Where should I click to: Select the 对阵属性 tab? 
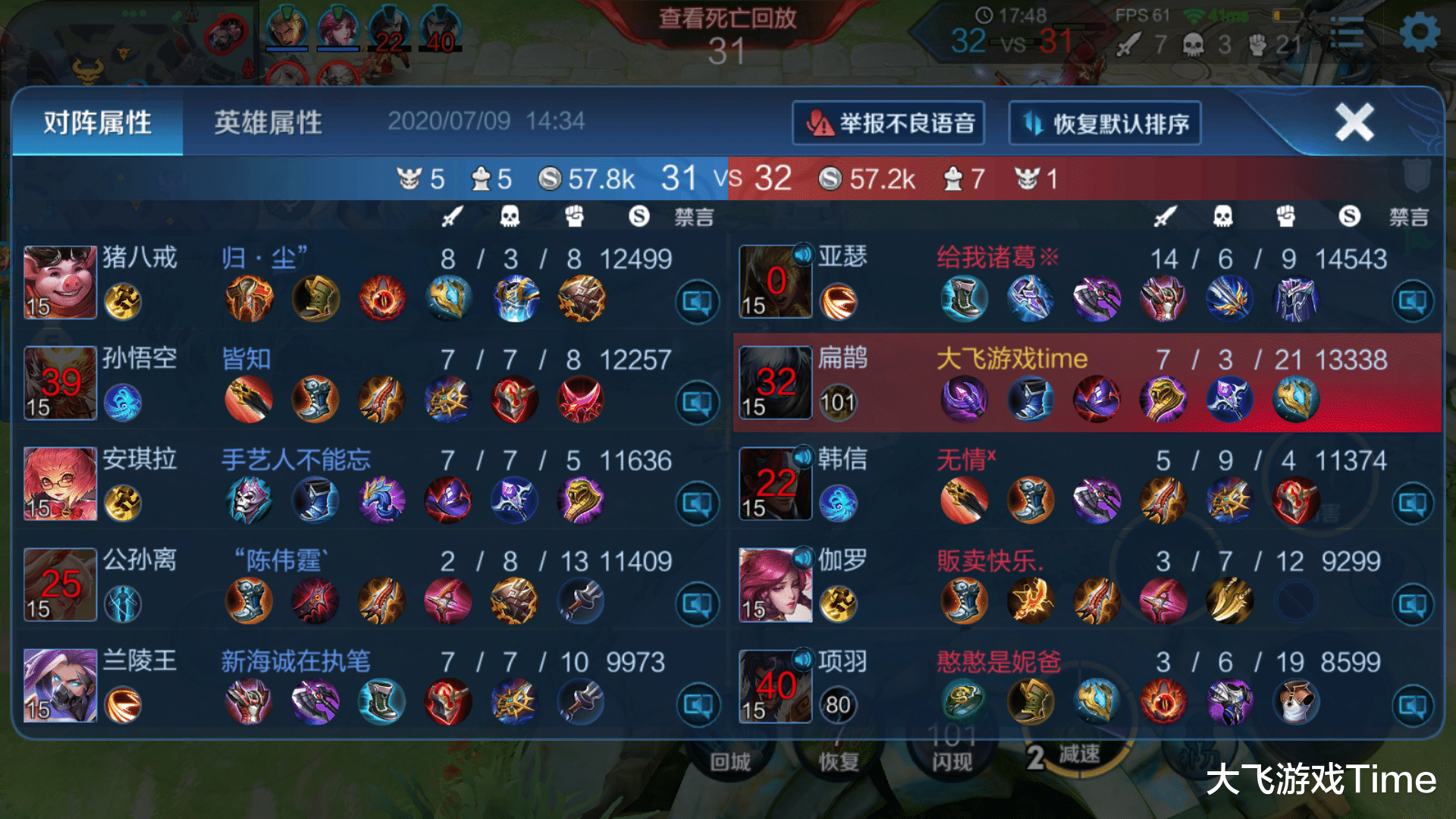click(x=97, y=123)
